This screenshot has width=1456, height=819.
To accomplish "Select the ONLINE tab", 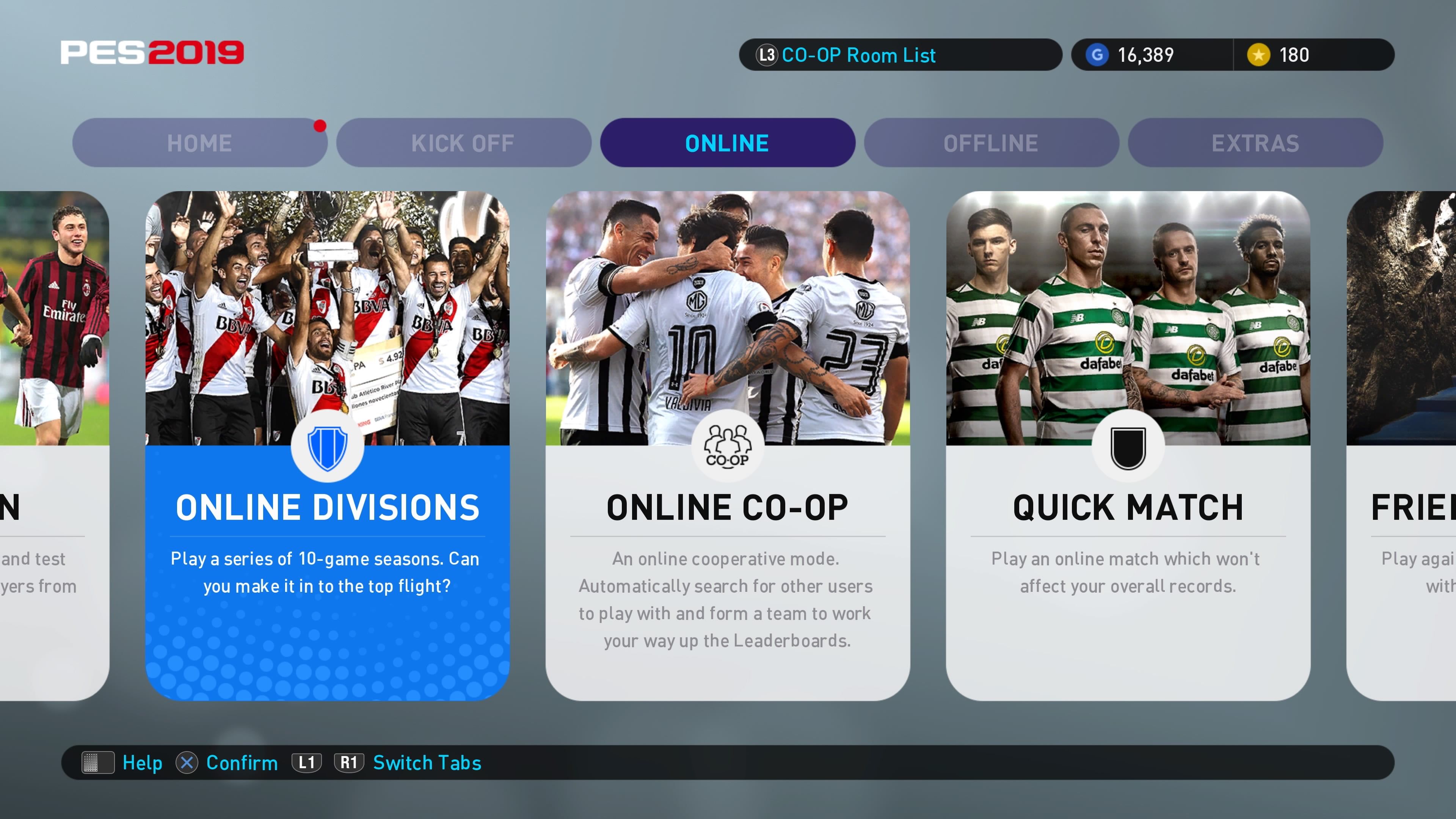I will coord(727,143).
